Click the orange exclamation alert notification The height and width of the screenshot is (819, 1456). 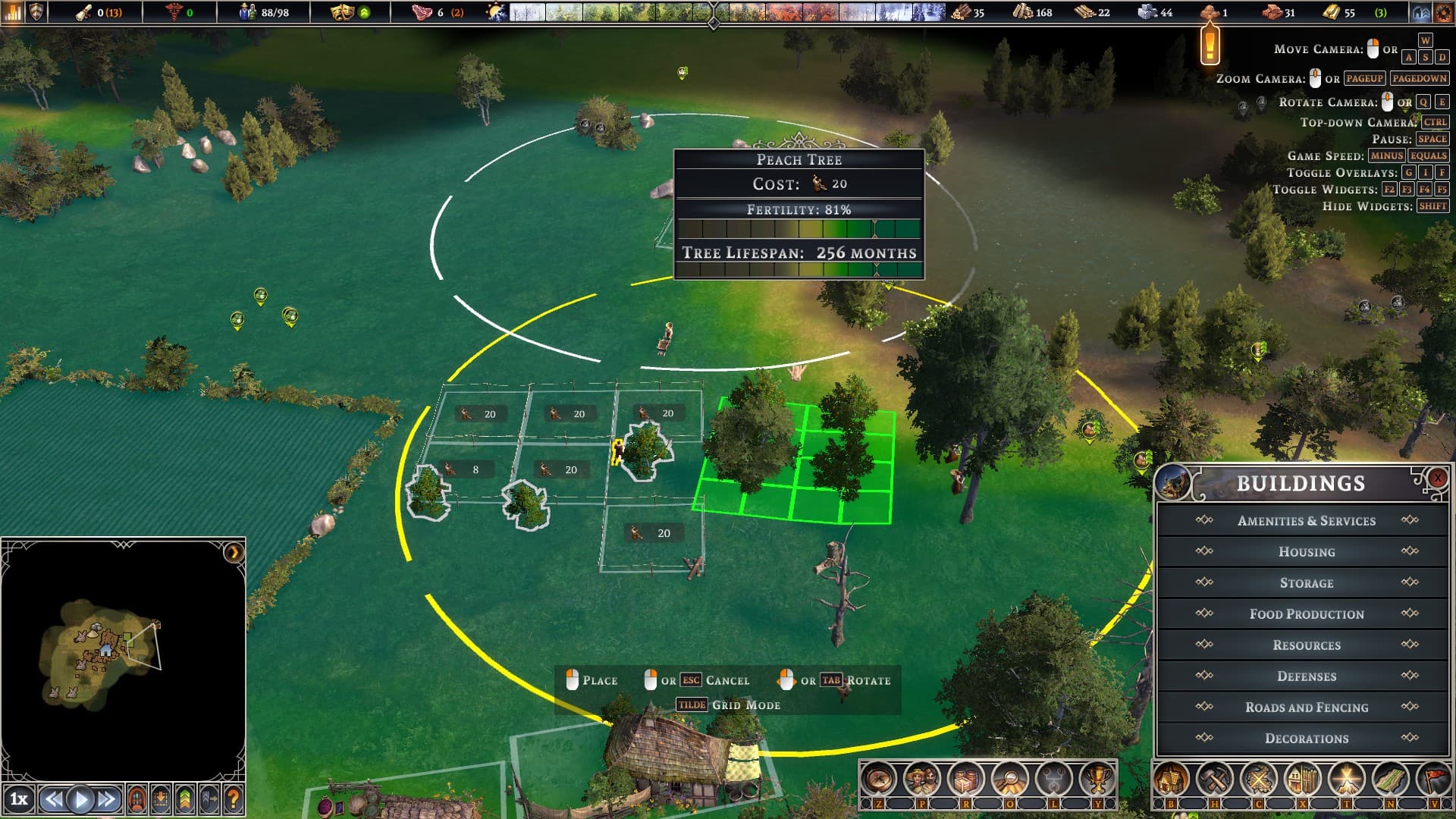pos(1210,44)
